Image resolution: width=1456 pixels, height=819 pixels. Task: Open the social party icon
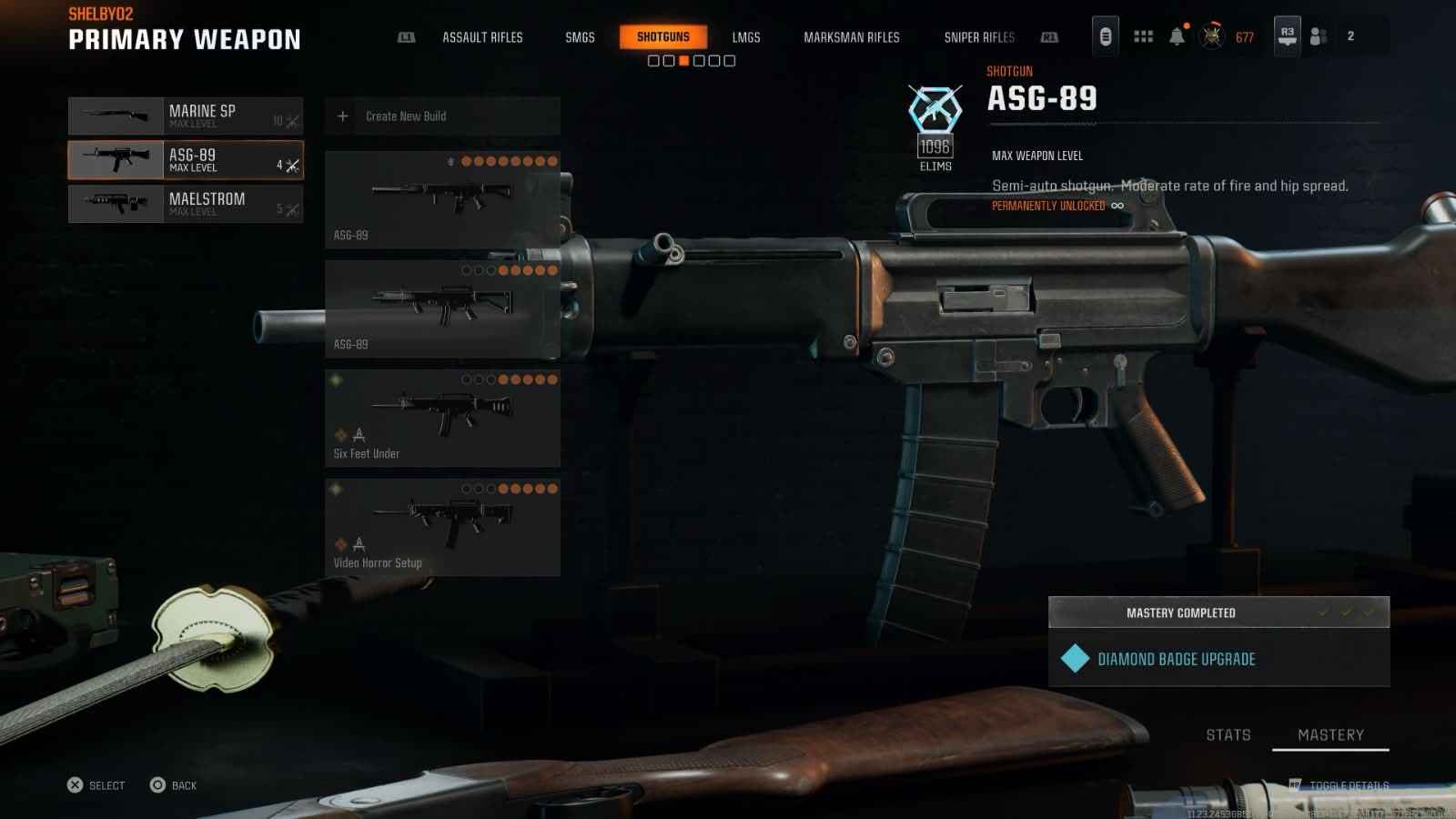click(1319, 36)
